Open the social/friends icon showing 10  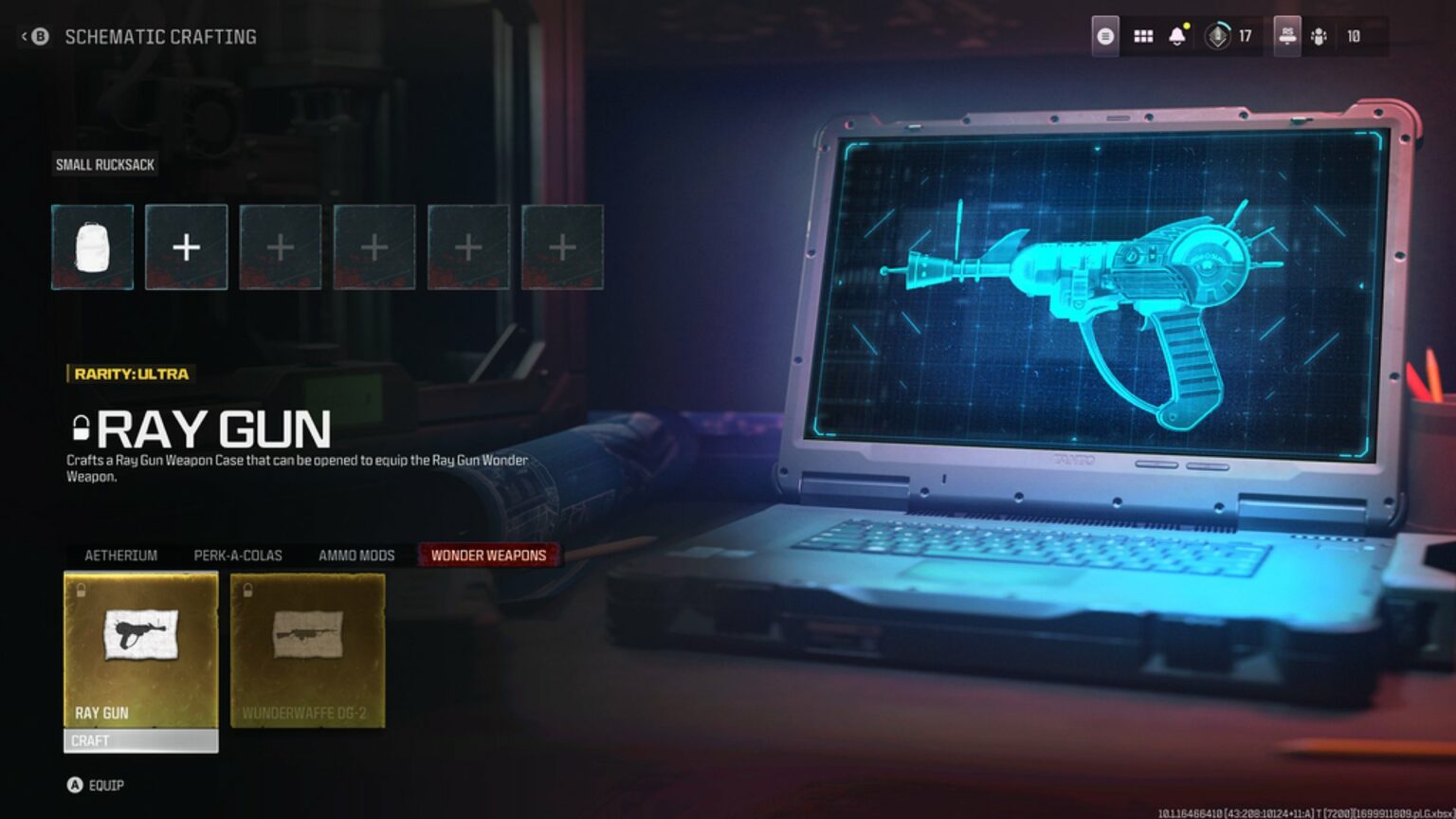(1318, 36)
